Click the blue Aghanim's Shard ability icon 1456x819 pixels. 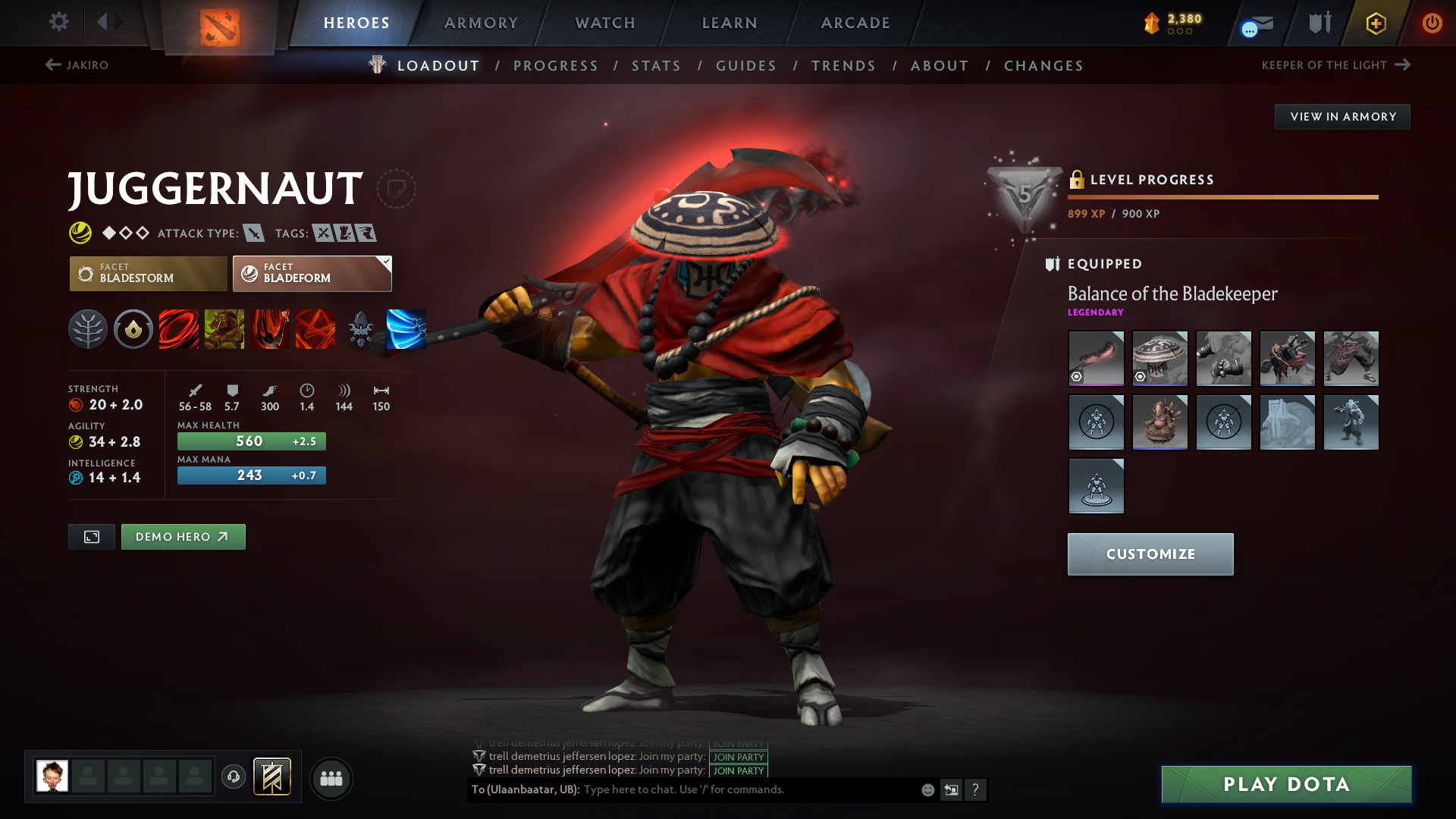coord(406,329)
